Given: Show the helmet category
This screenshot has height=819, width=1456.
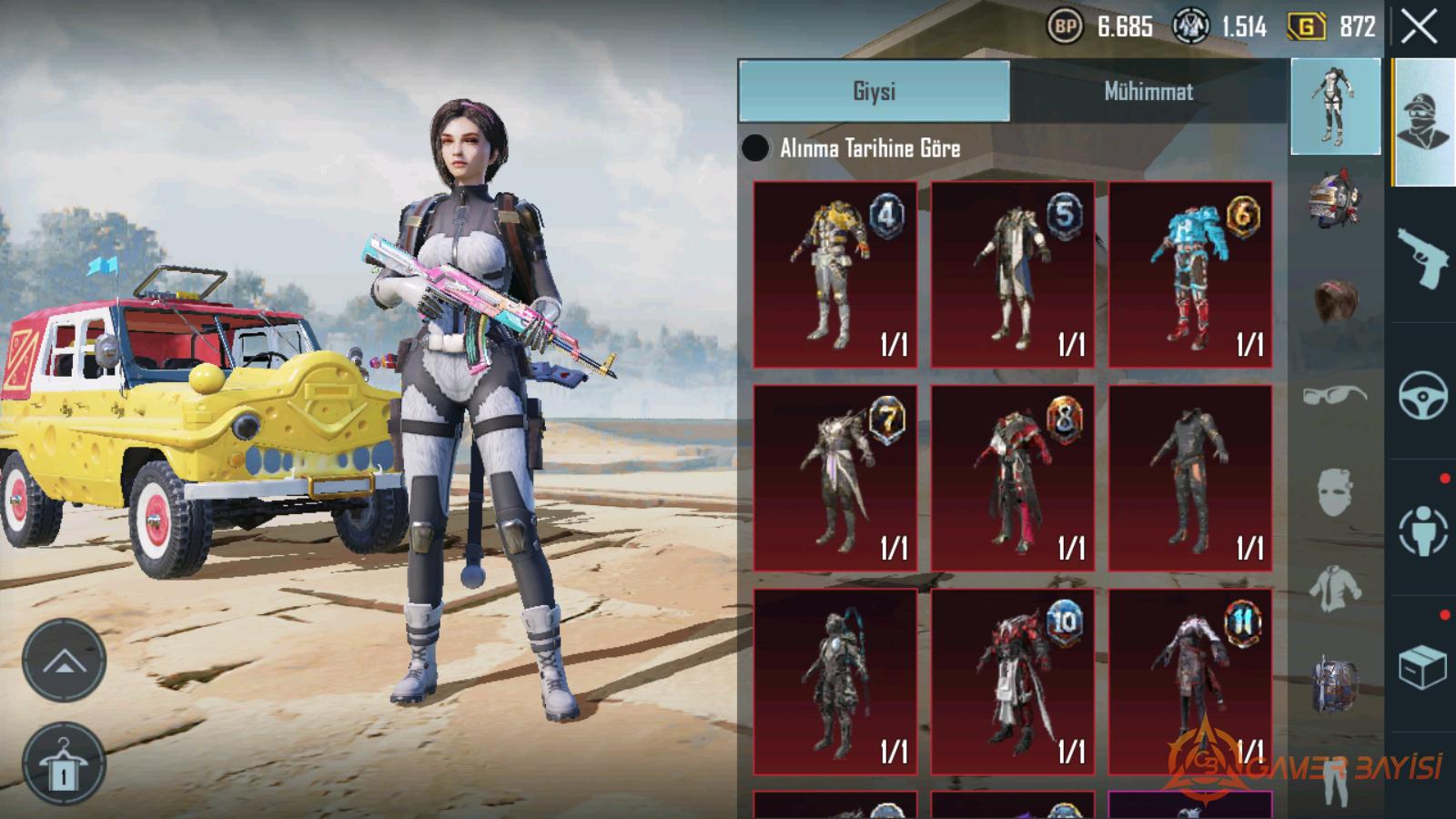Looking at the screenshot, I should pyautogui.click(x=1335, y=197).
